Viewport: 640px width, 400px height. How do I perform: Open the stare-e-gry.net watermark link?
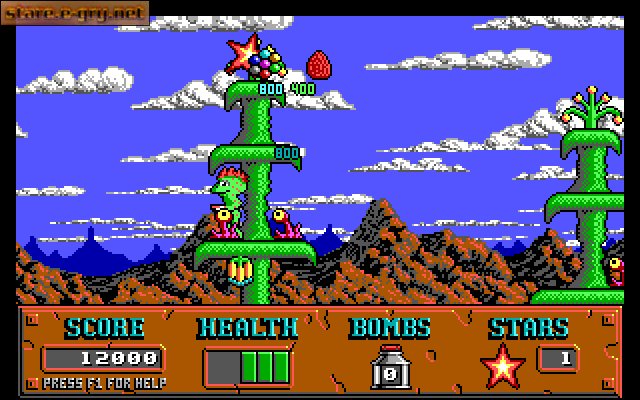click(75, 13)
